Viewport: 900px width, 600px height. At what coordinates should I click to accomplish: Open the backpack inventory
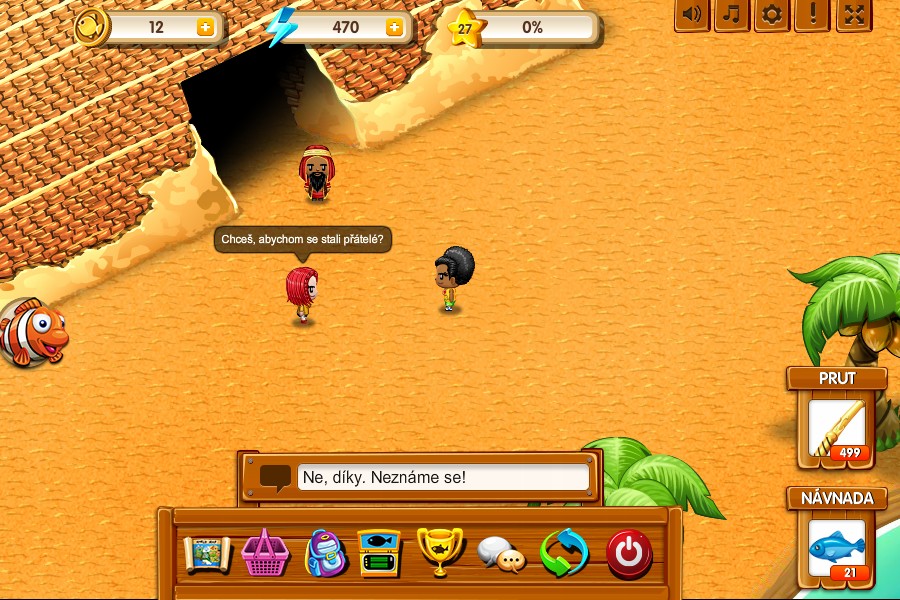[324, 553]
